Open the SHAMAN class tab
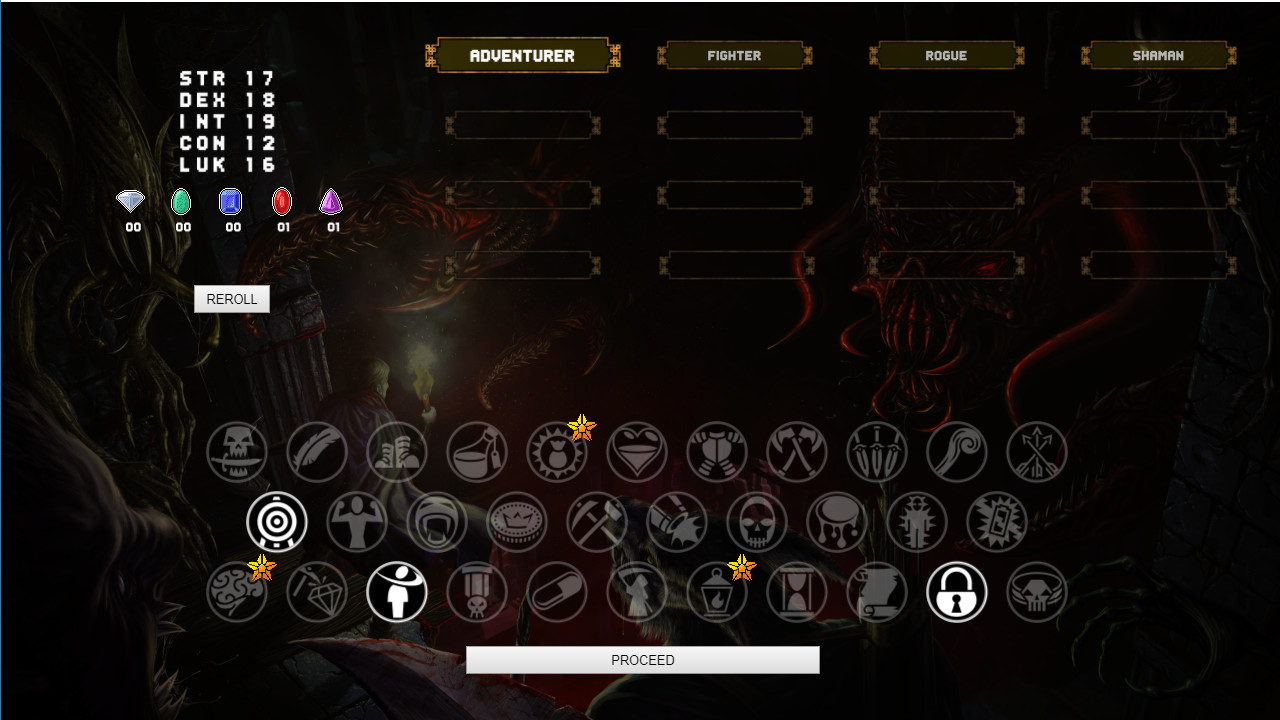The width and height of the screenshot is (1280, 720). [1157, 55]
